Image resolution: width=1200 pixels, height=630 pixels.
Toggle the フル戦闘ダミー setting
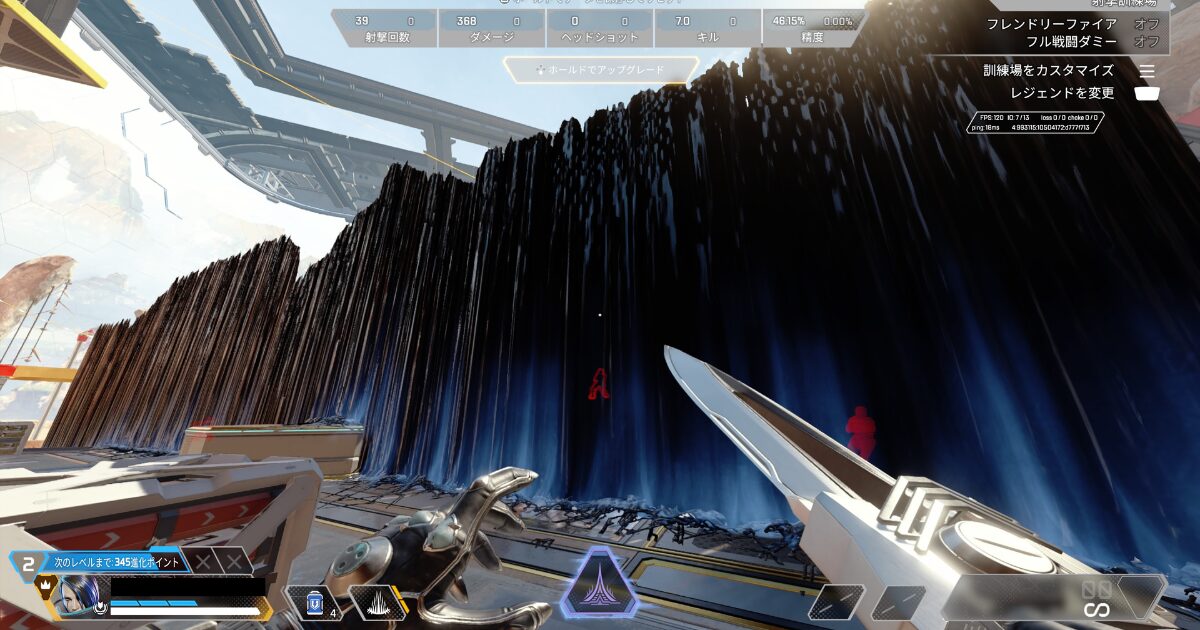point(1146,41)
